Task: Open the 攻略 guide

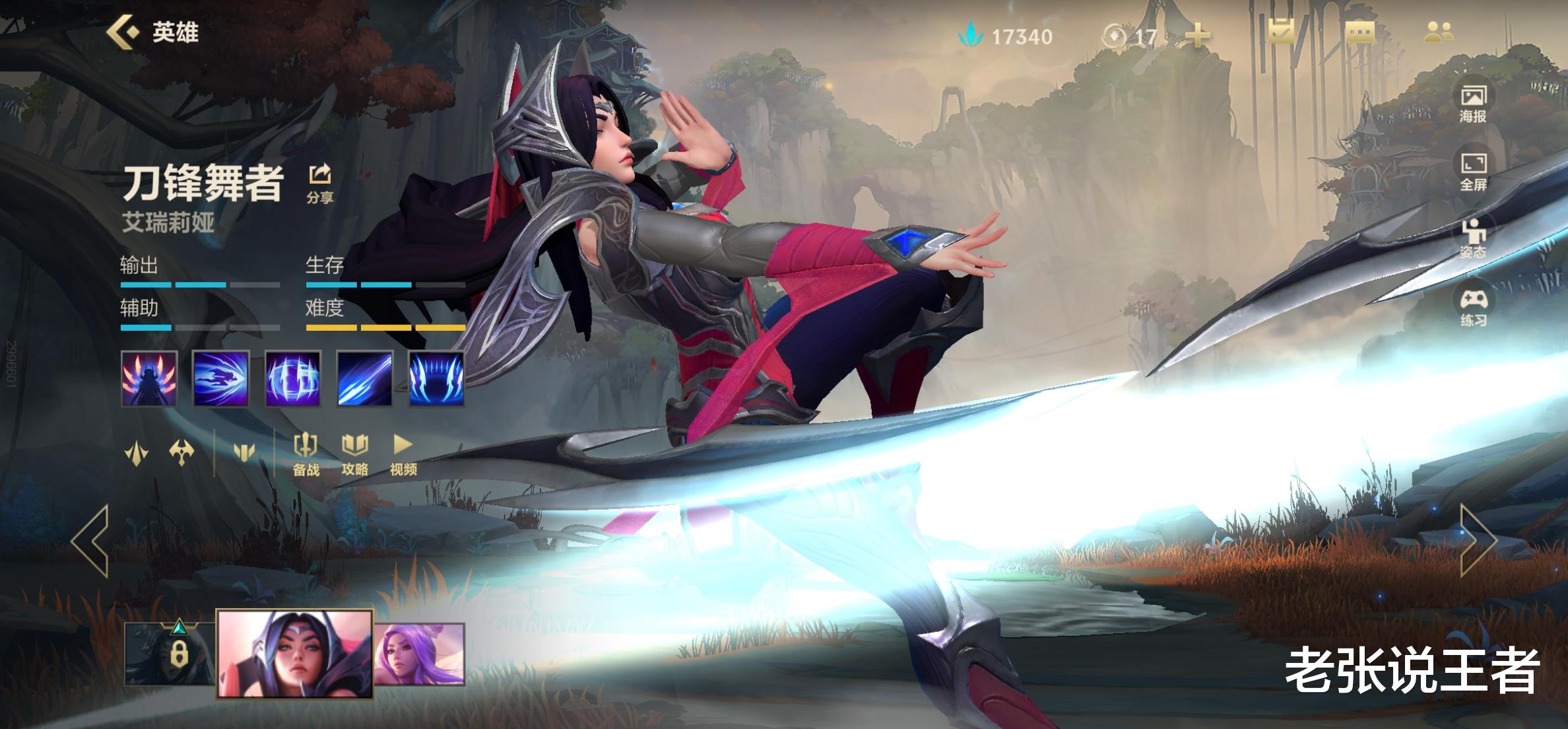Action: pyautogui.click(x=354, y=454)
